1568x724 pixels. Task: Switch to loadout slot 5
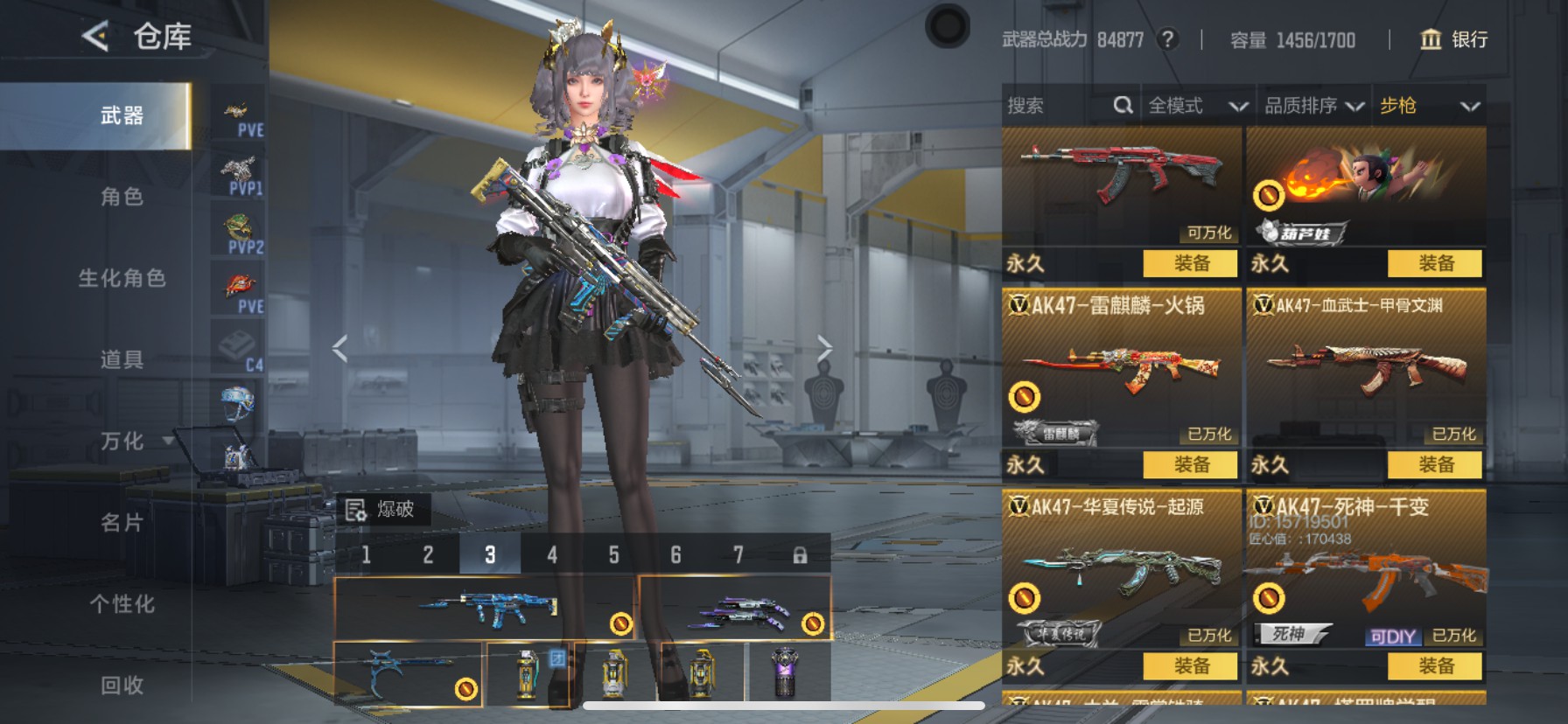613,555
